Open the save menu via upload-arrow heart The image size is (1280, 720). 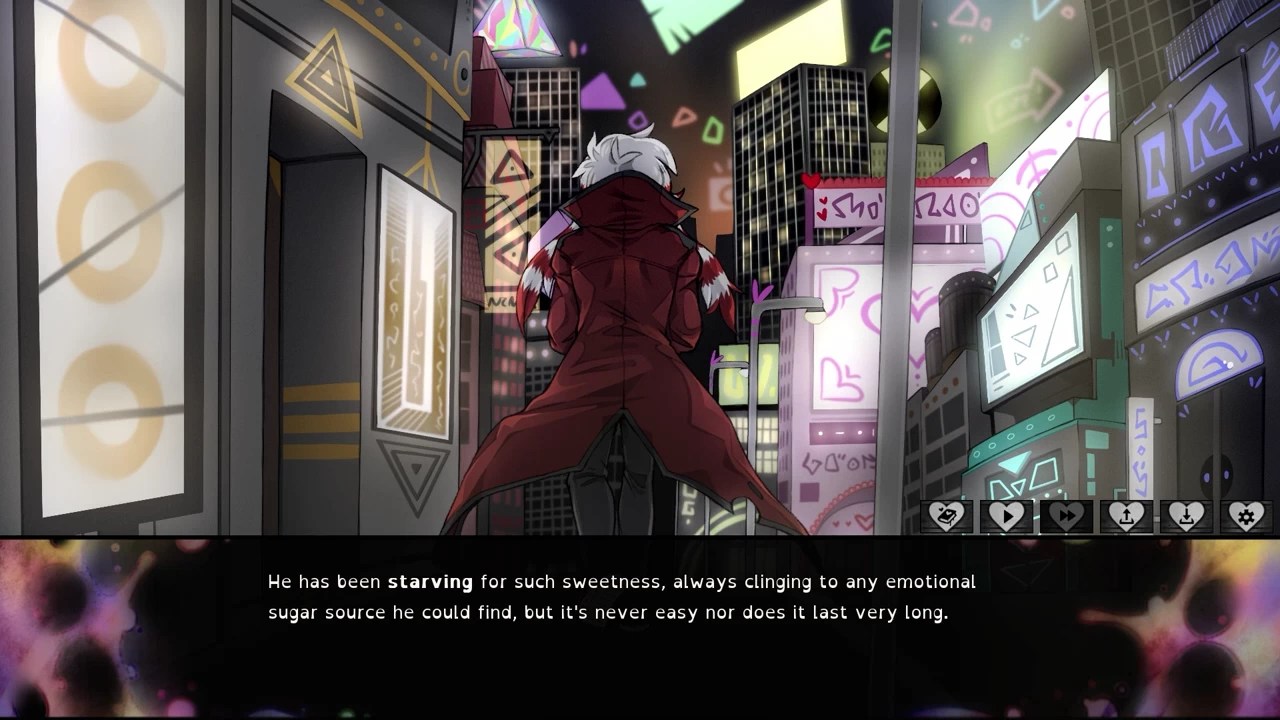pyautogui.click(x=1126, y=516)
